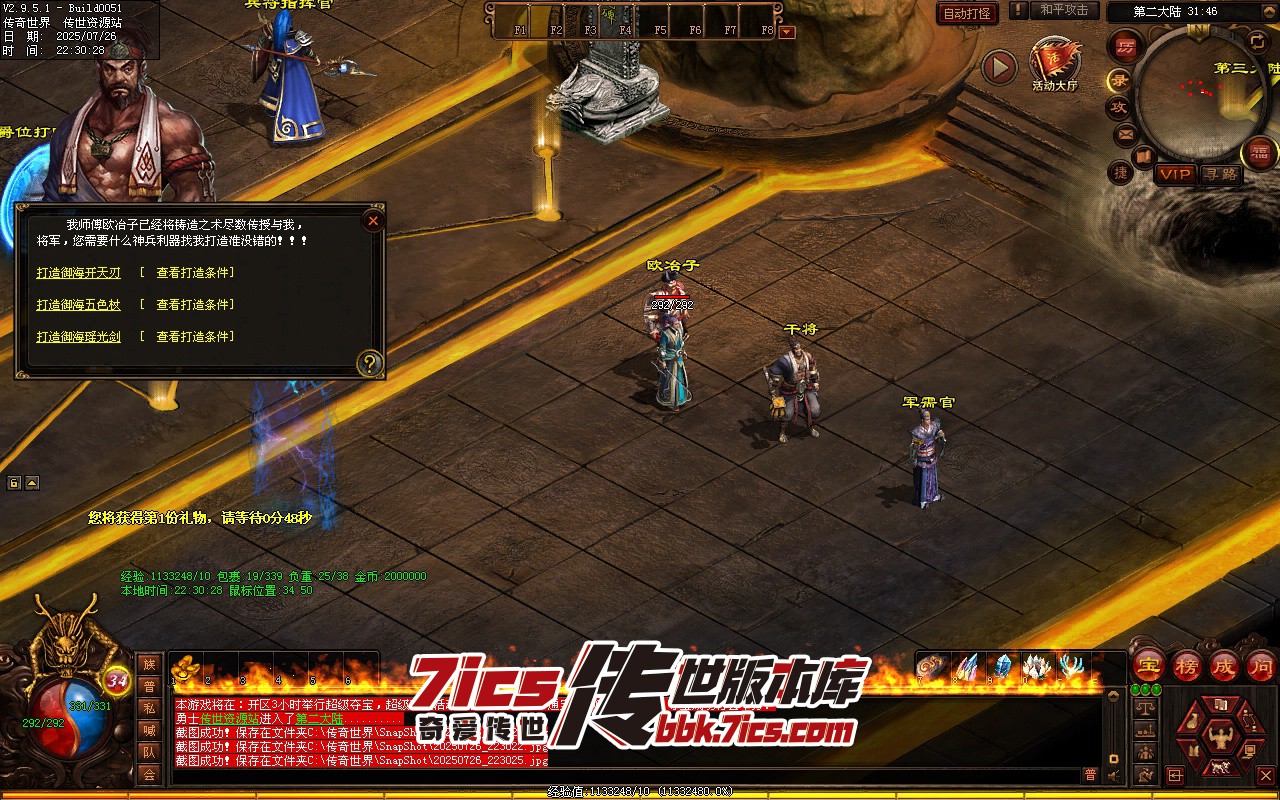Close the blacksmith dialogue window
The image size is (1280, 800).
373,221
